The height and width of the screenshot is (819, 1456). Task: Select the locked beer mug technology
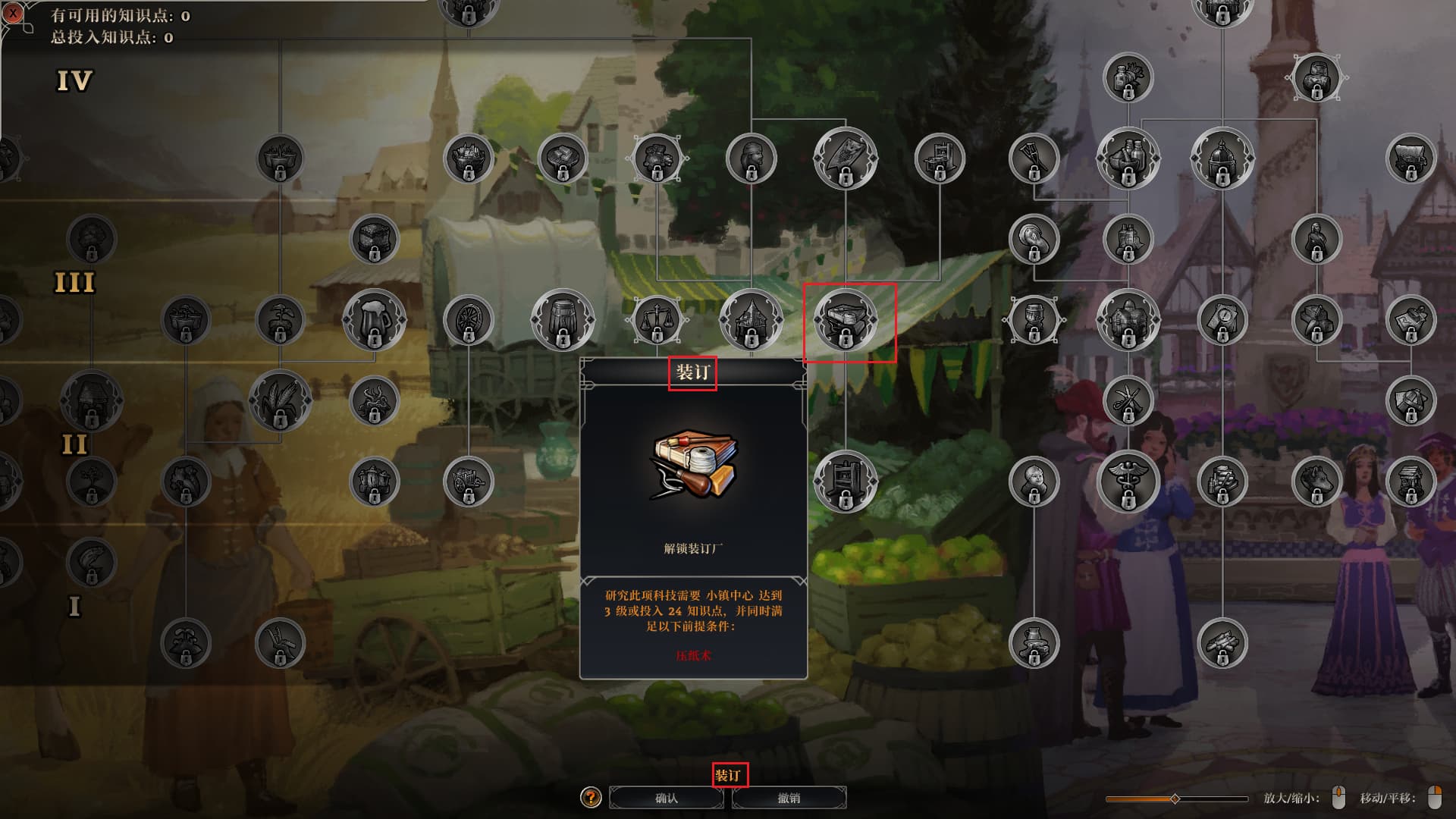click(x=374, y=320)
